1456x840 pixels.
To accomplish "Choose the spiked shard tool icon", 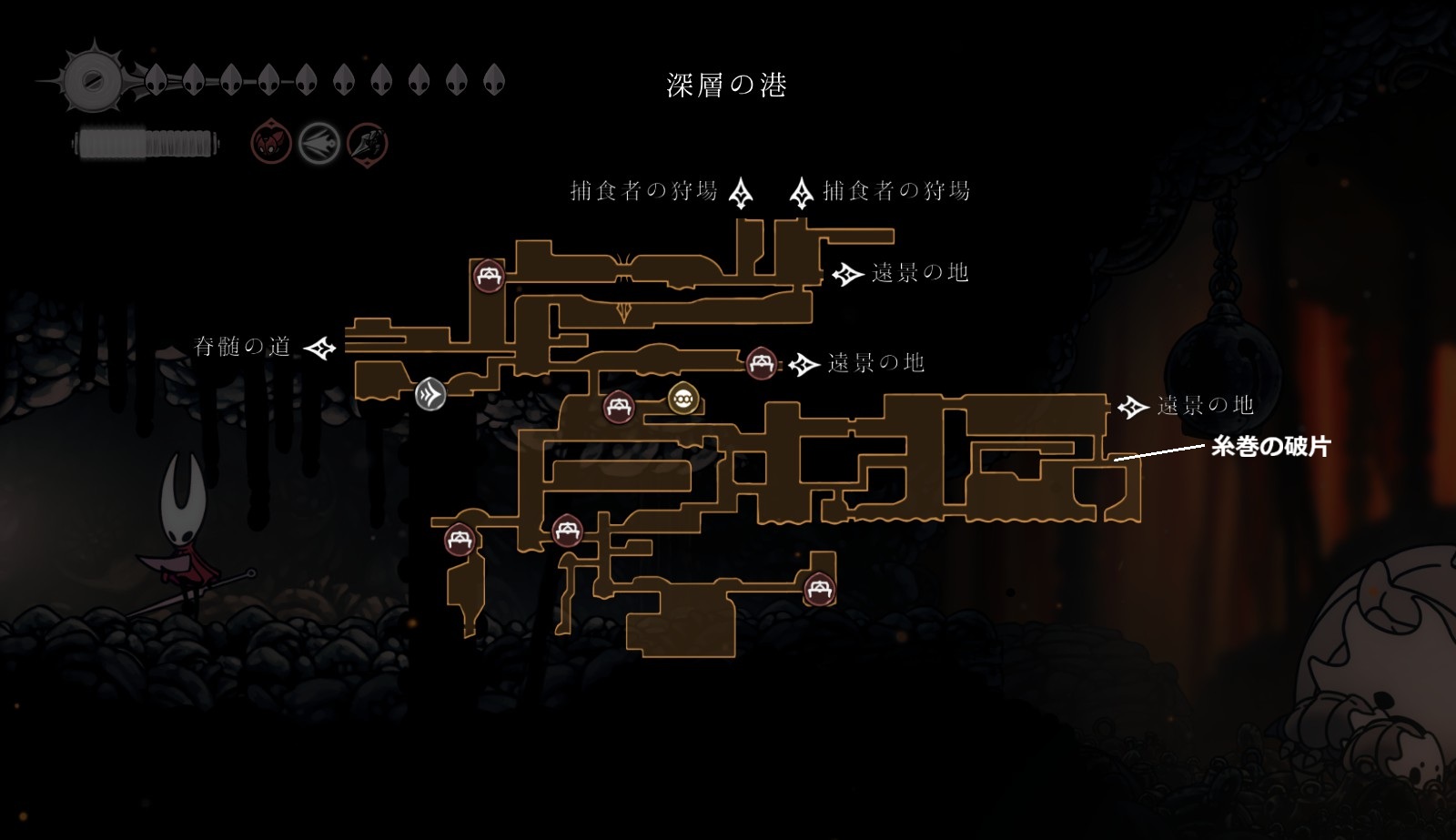I will tap(368, 143).
